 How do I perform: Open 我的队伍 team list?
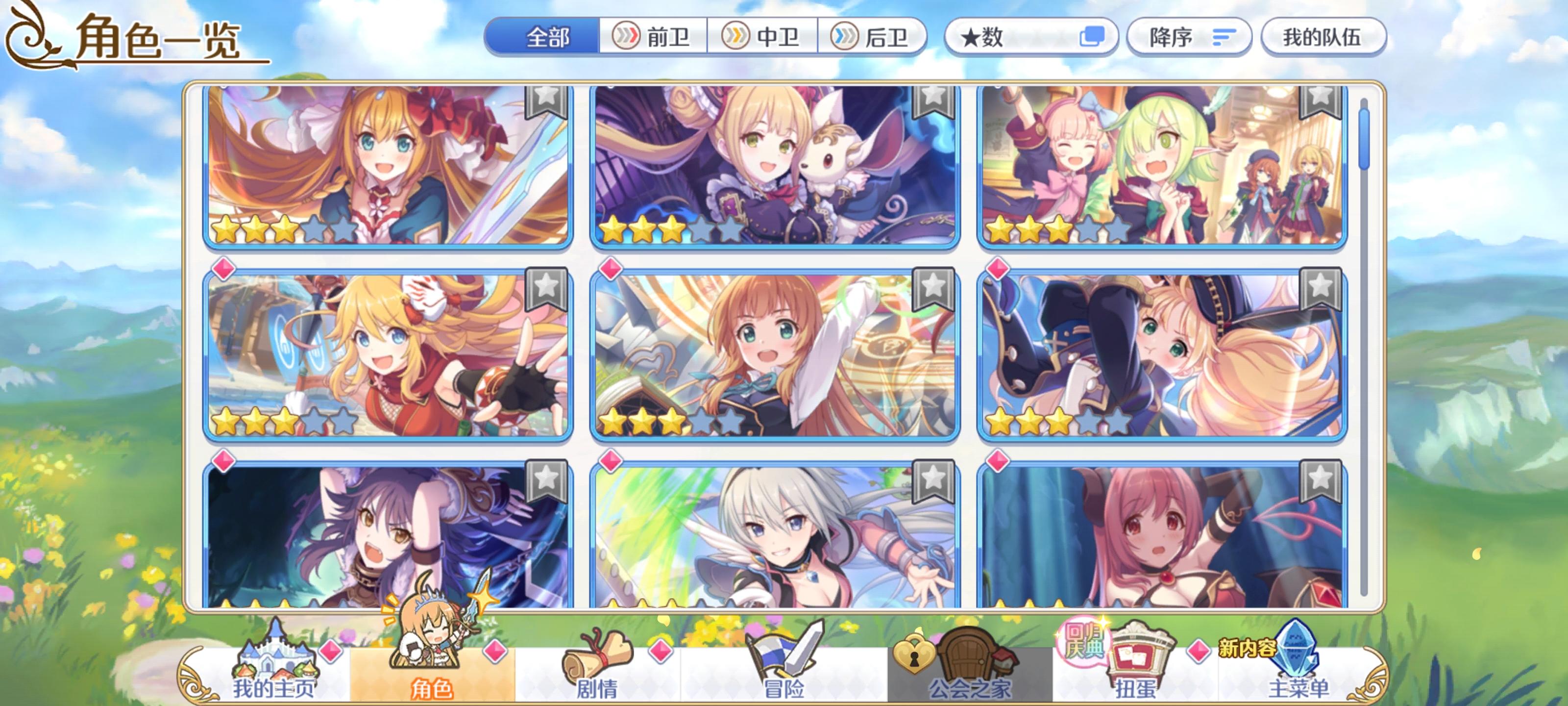tap(1319, 38)
